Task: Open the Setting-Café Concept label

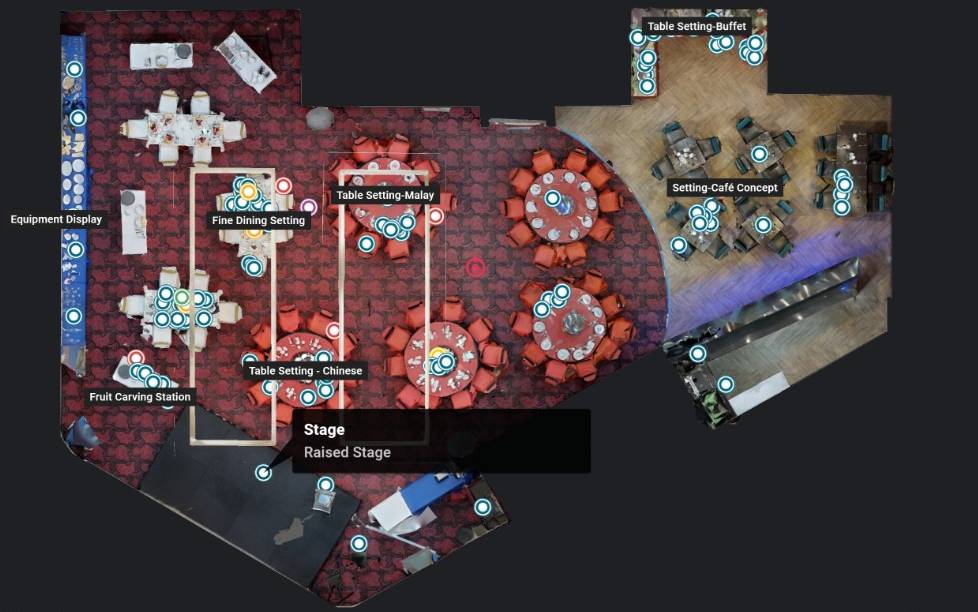Action: (x=724, y=188)
